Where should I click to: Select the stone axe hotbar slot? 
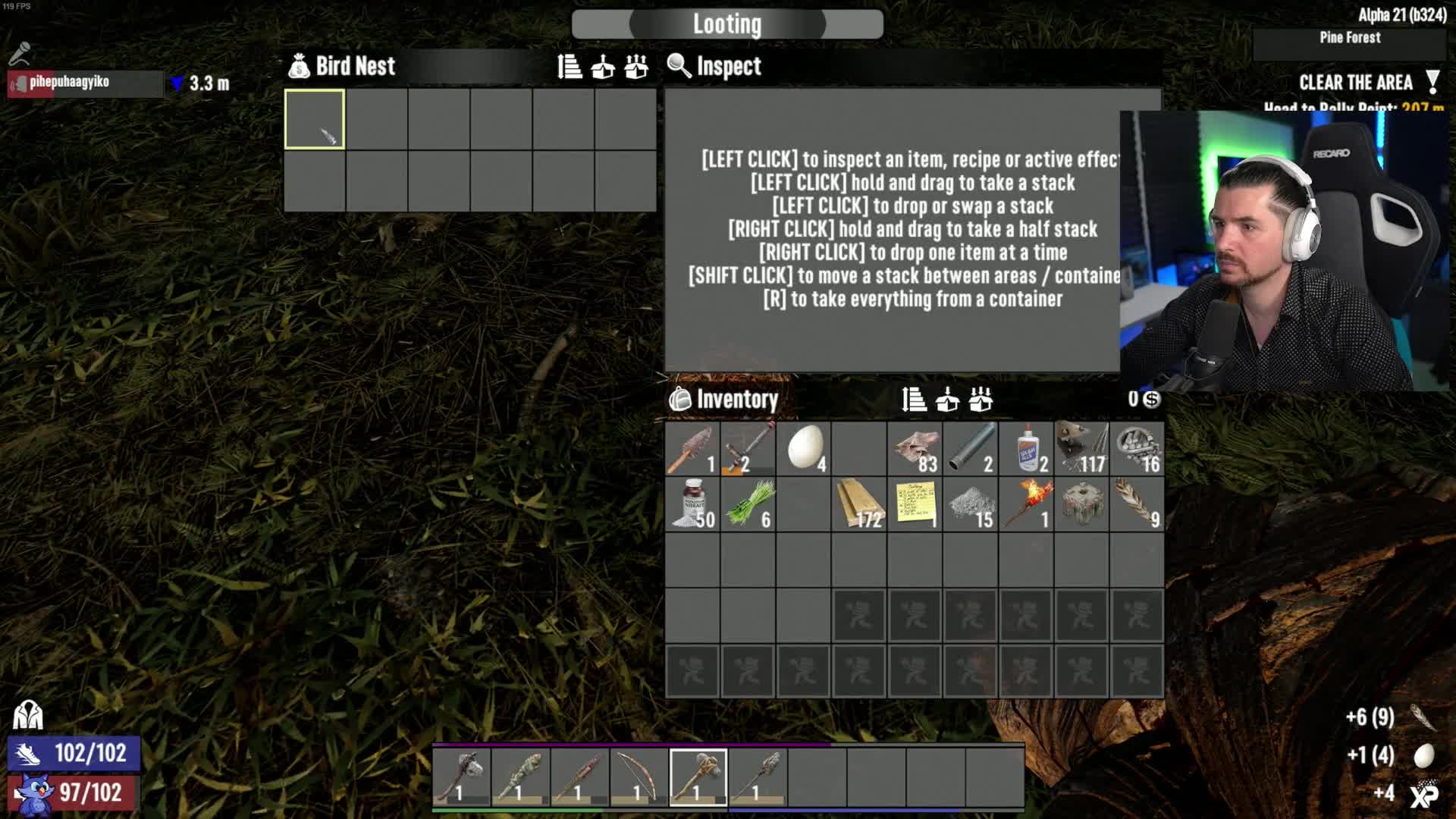(462, 777)
